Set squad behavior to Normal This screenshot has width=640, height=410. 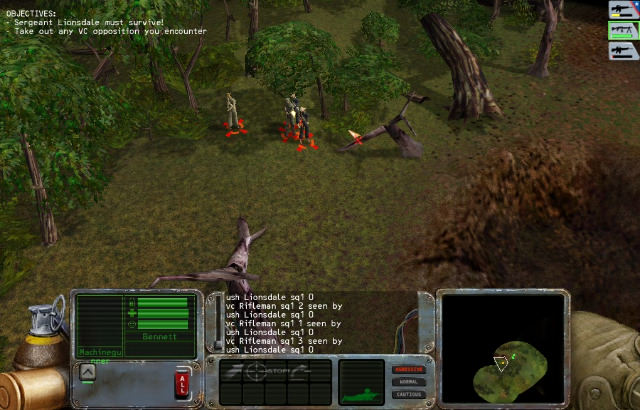(409, 381)
